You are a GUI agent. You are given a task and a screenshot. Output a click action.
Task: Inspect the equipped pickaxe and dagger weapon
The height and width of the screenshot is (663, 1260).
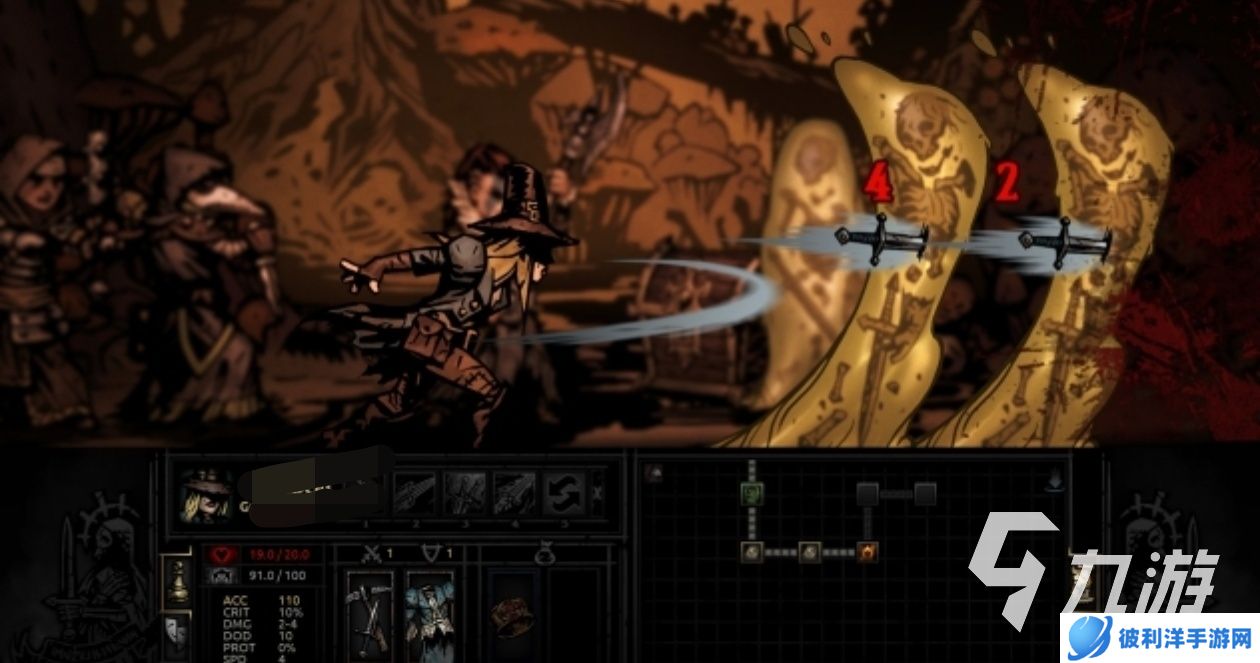(x=368, y=613)
